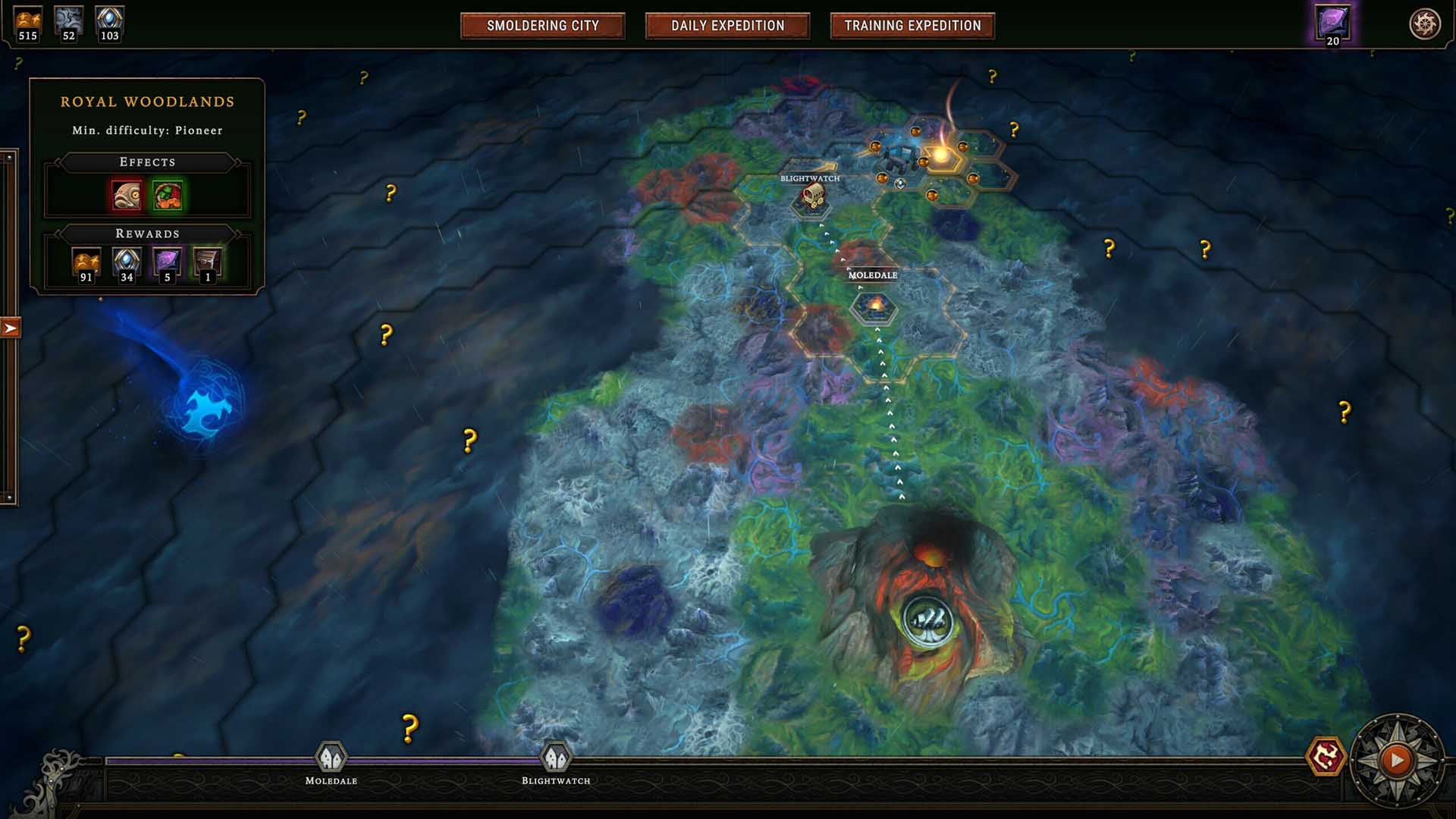Expand the left sidebar panel arrow tab
1456x819 pixels.
[x=10, y=328]
